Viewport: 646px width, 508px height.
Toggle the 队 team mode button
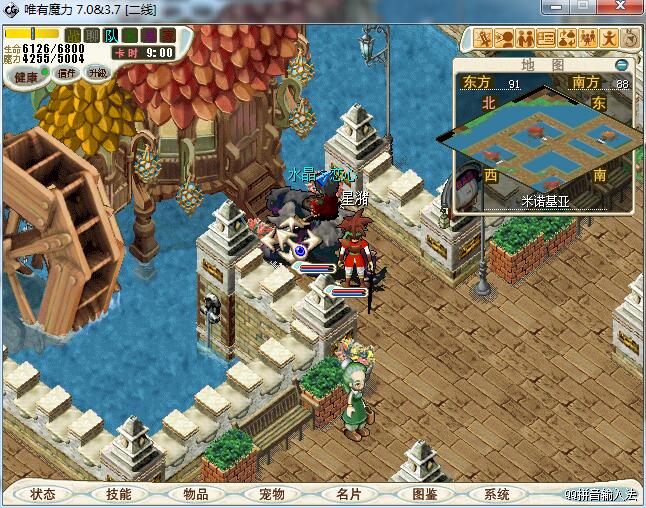[x=111, y=36]
